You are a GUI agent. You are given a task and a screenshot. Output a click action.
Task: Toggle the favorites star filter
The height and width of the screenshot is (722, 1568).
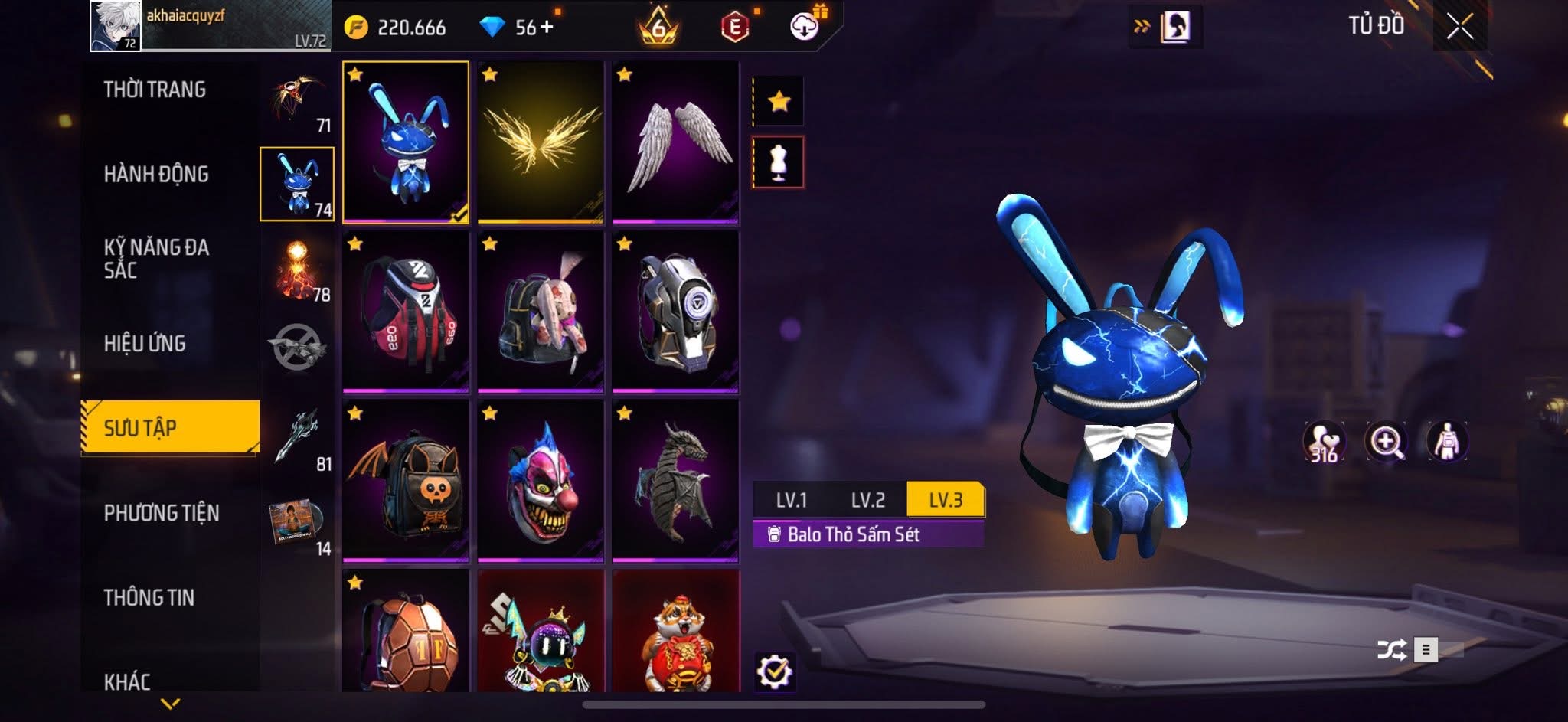pyautogui.click(x=779, y=101)
